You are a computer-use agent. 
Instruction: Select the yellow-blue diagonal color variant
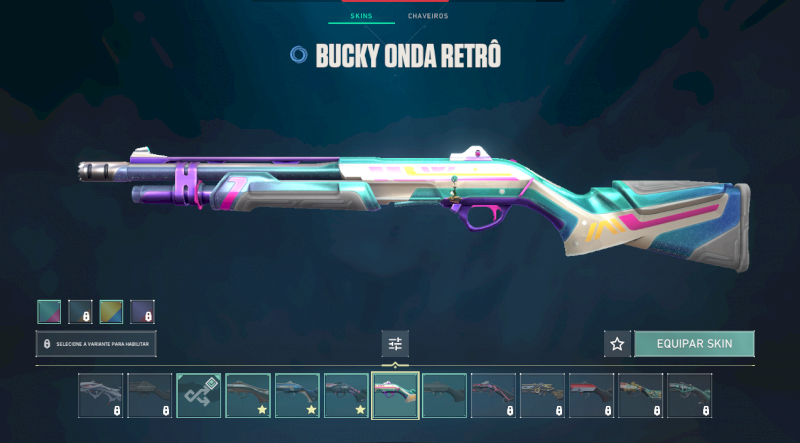tap(111, 312)
